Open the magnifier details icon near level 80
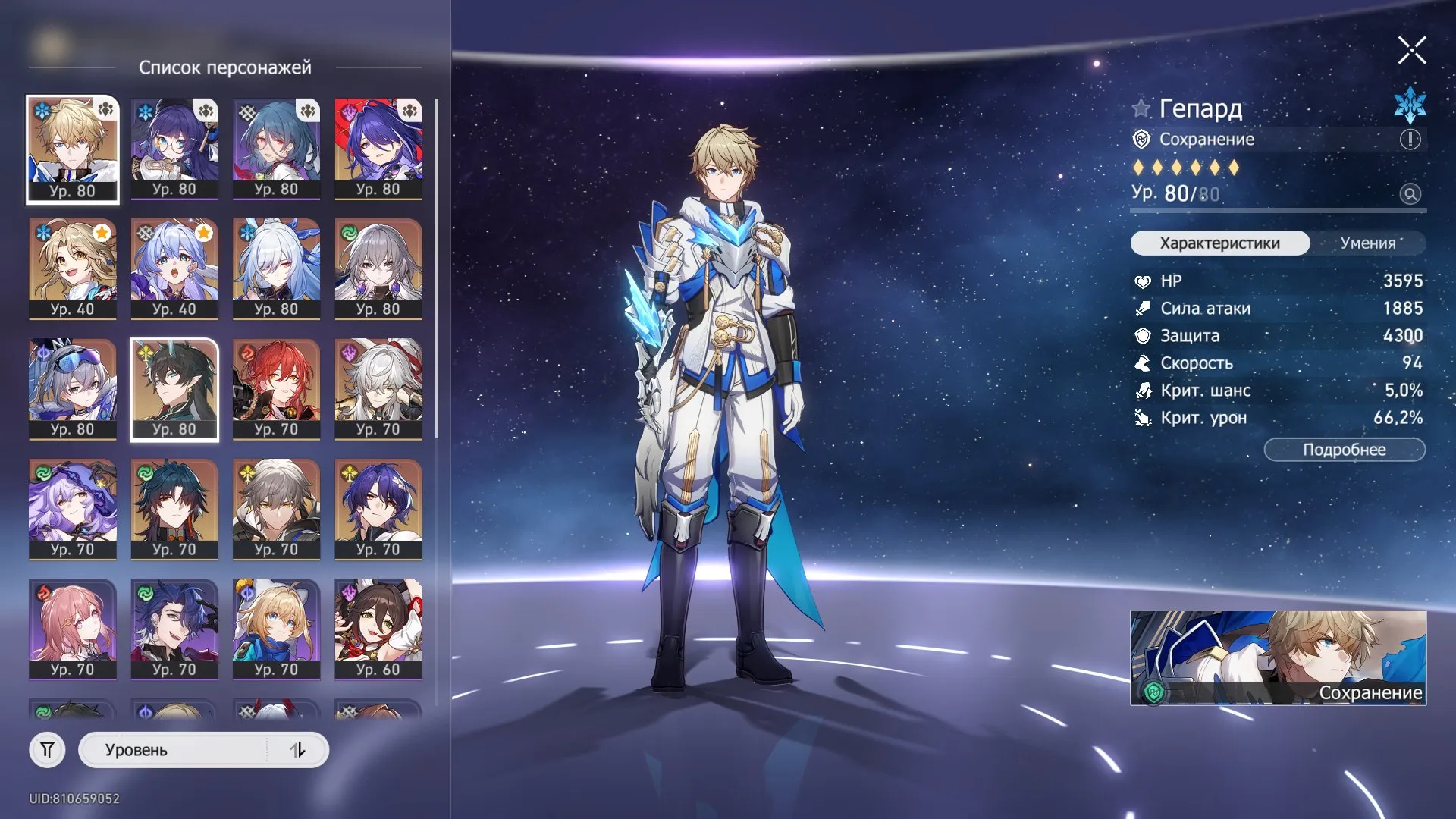Image resolution: width=1456 pixels, height=819 pixels. [x=1410, y=194]
